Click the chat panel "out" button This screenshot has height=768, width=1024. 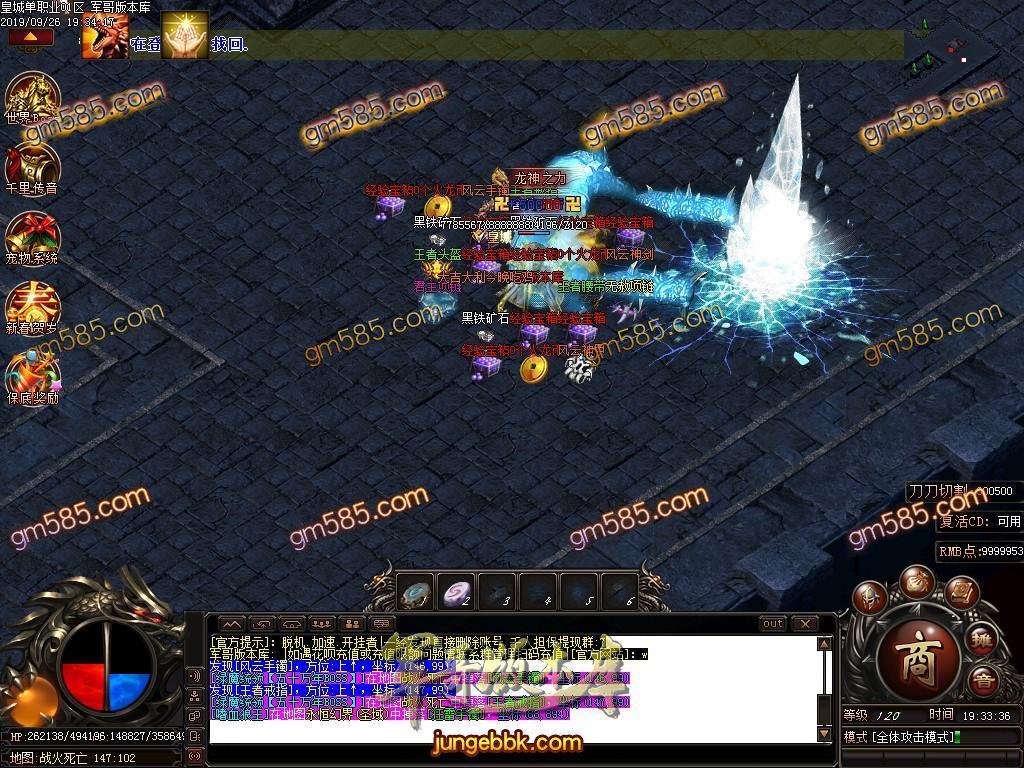[x=772, y=623]
